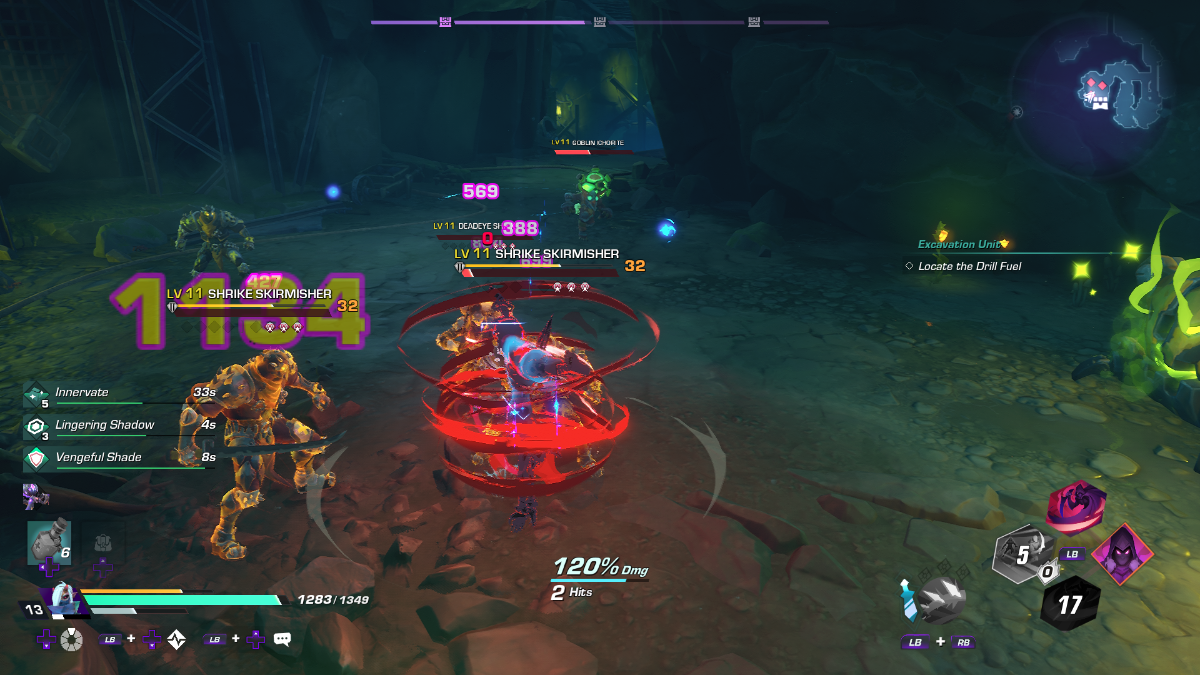
Task: Click the Vengeful Shade shield icon
Action: (x=36, y=459)
